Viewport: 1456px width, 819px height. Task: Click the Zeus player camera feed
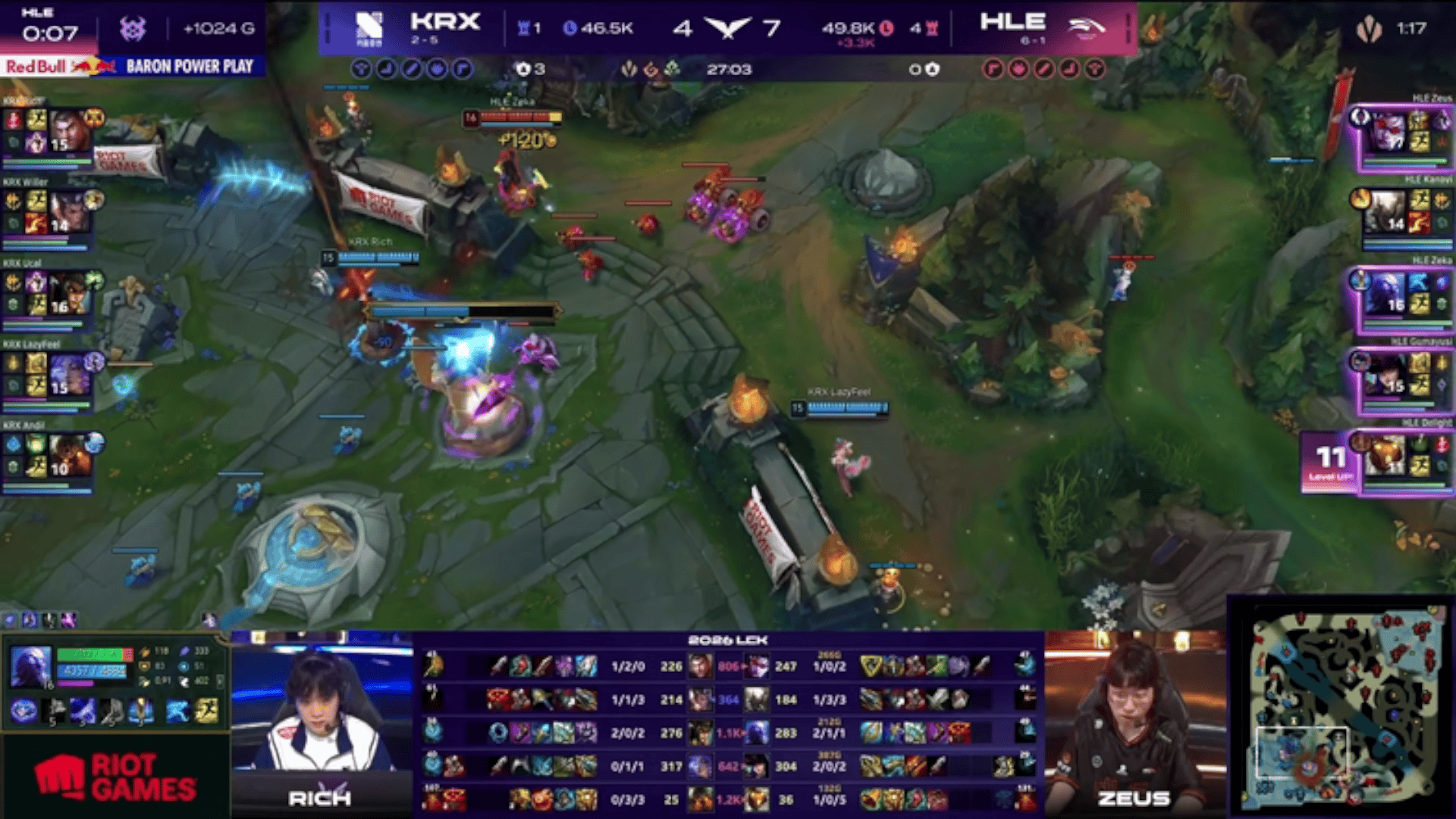[1134, 713]
